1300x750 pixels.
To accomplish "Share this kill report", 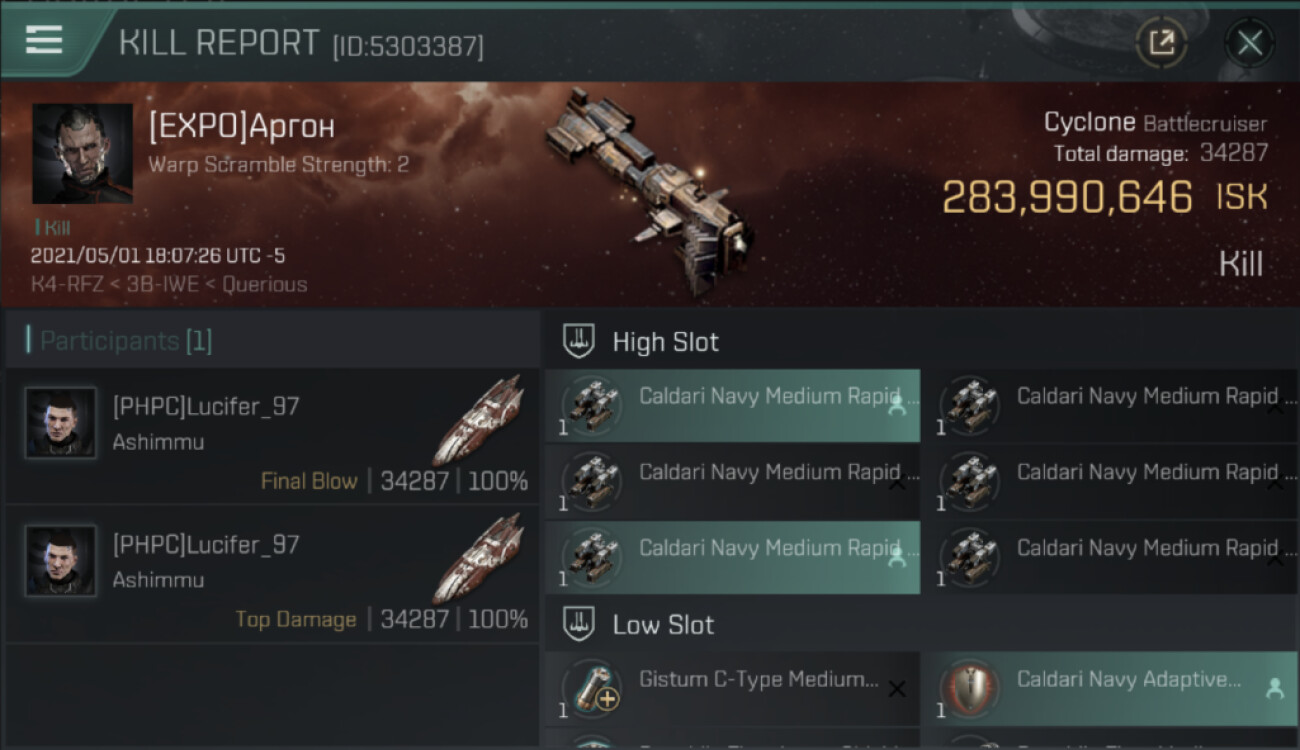I will pyautogui.click(x=1161, y=43).
